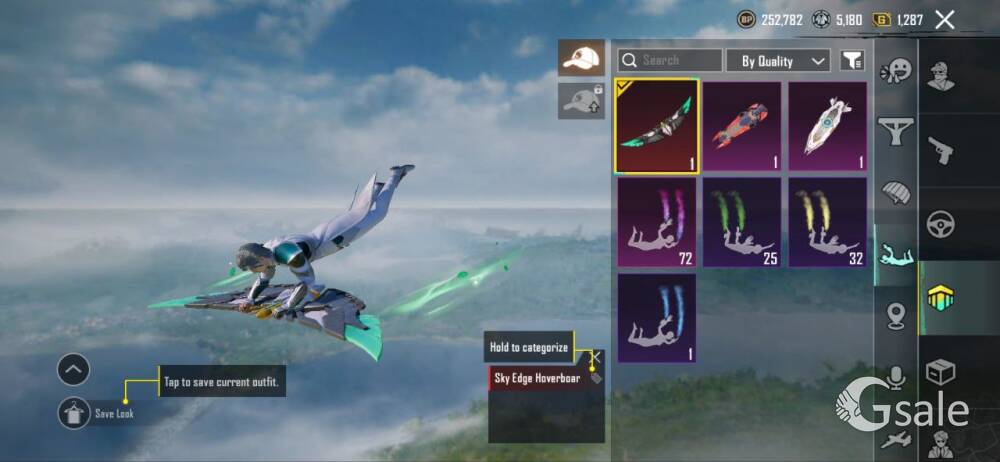The image size is (1000, 462).
Task: Click the locked grey cap button
Action: 581,101
